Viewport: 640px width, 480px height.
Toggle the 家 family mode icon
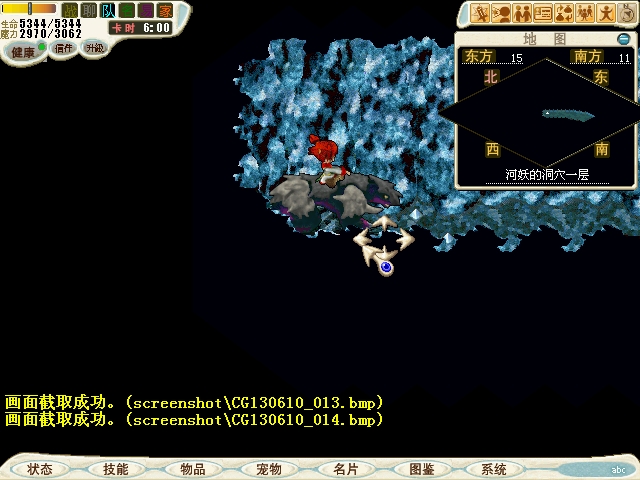pyautogui.click(x=164, y=10)
